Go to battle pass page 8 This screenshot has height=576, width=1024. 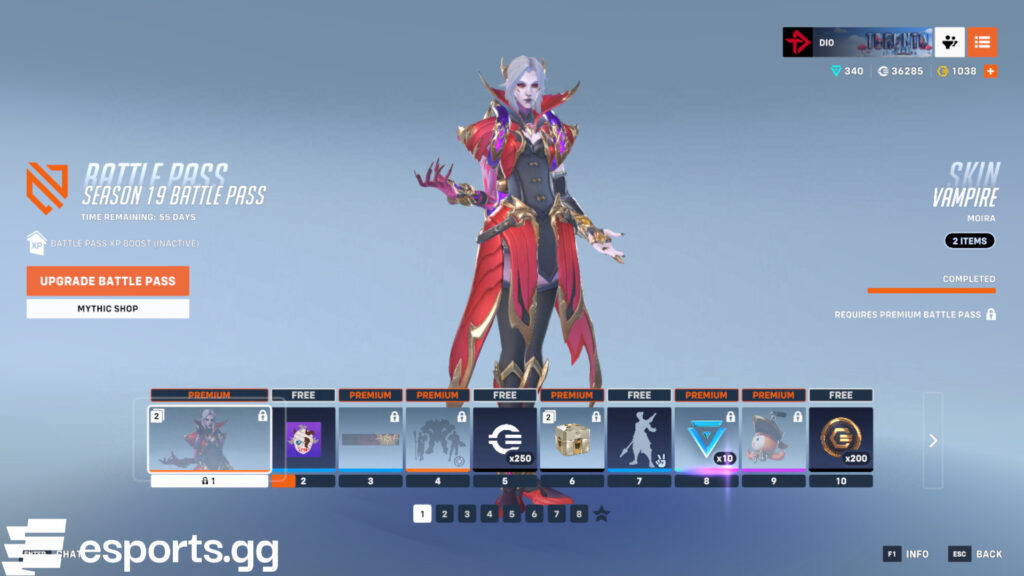(579, 514)
